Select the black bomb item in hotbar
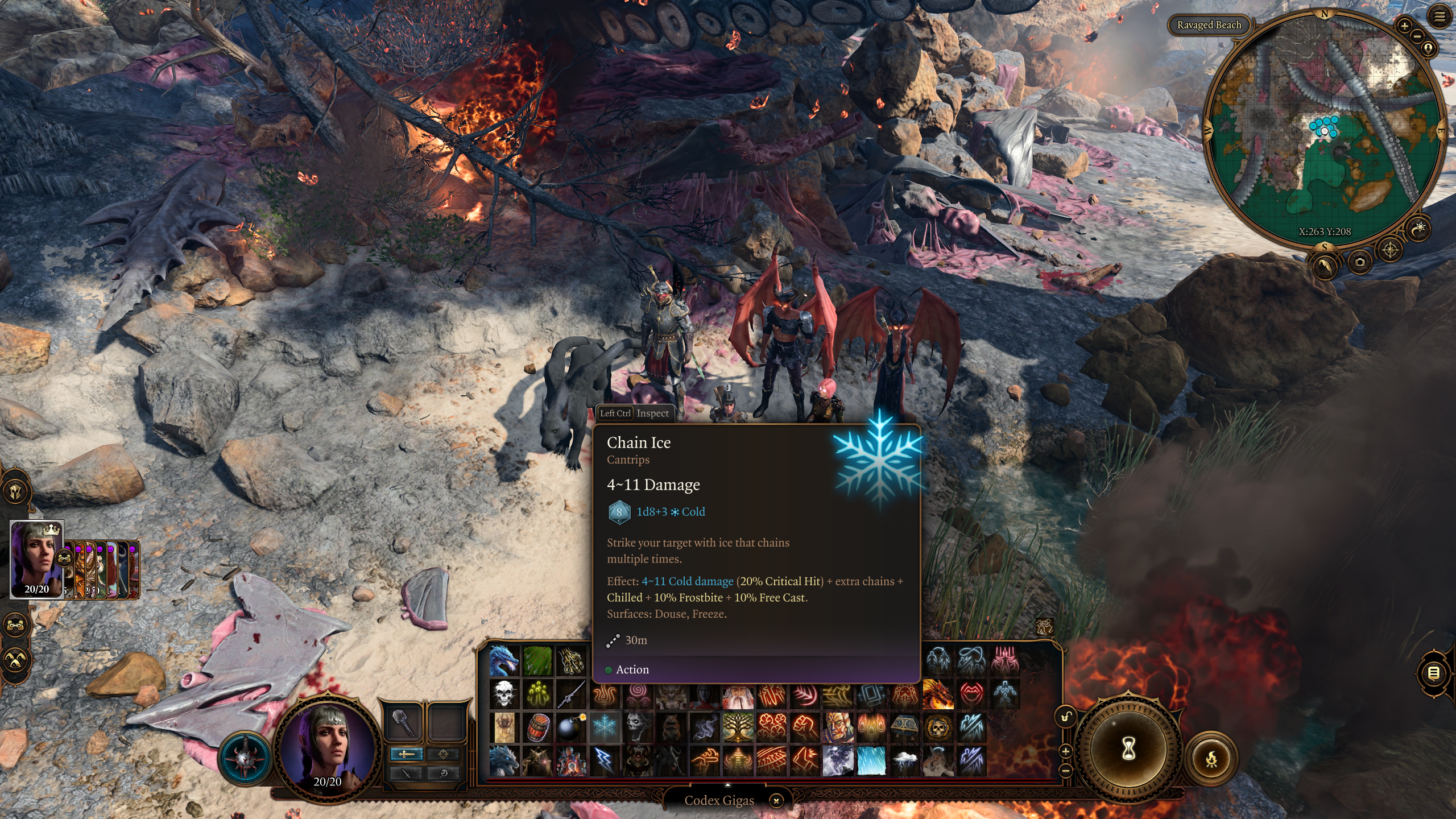This screenshot has width=1456, height=819. coord(570,726)
